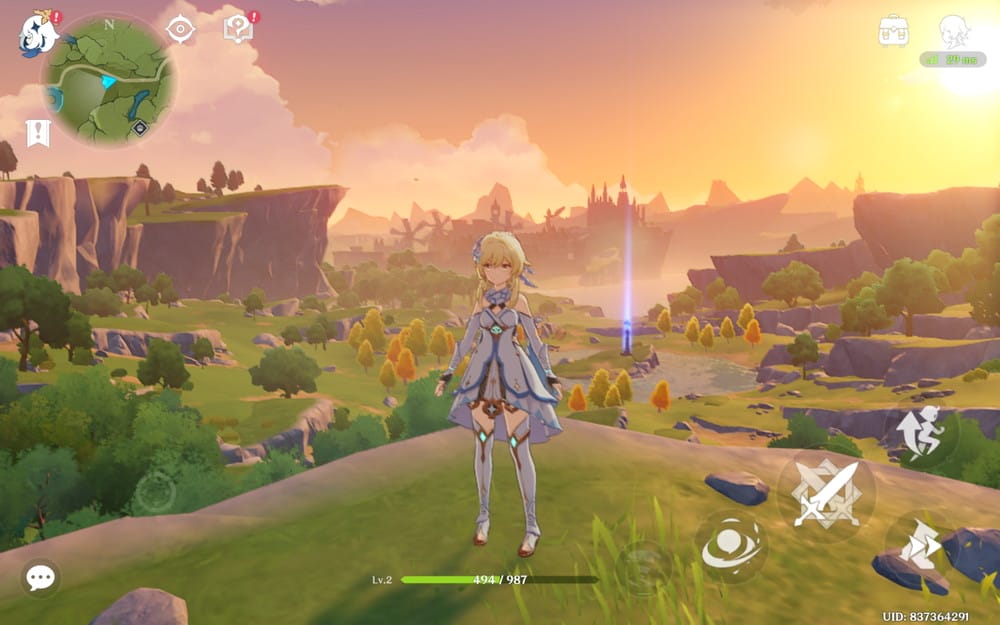The height and width of the screenshot is (625, 1000).
Task: Open the co-op mode icon
Action: coord(956,32)
